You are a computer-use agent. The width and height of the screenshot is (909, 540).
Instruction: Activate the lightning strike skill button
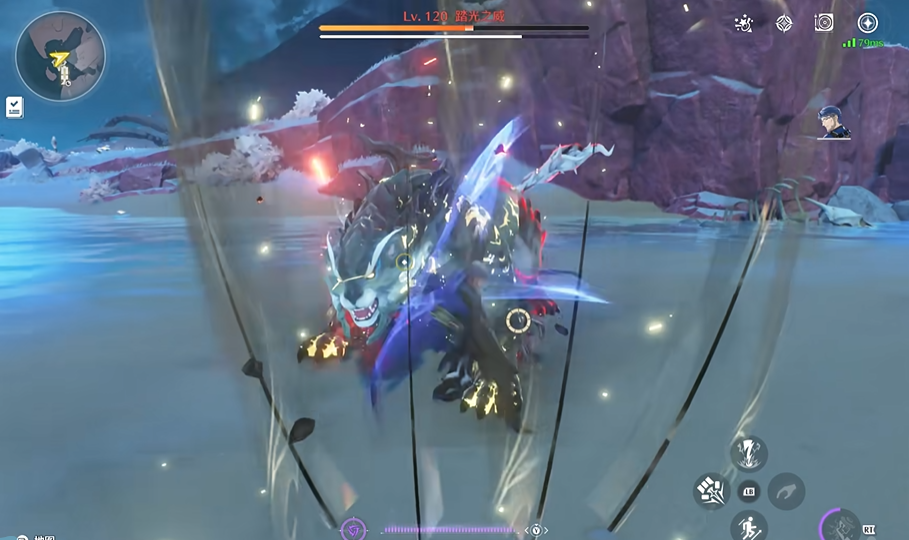pos(748,452)
